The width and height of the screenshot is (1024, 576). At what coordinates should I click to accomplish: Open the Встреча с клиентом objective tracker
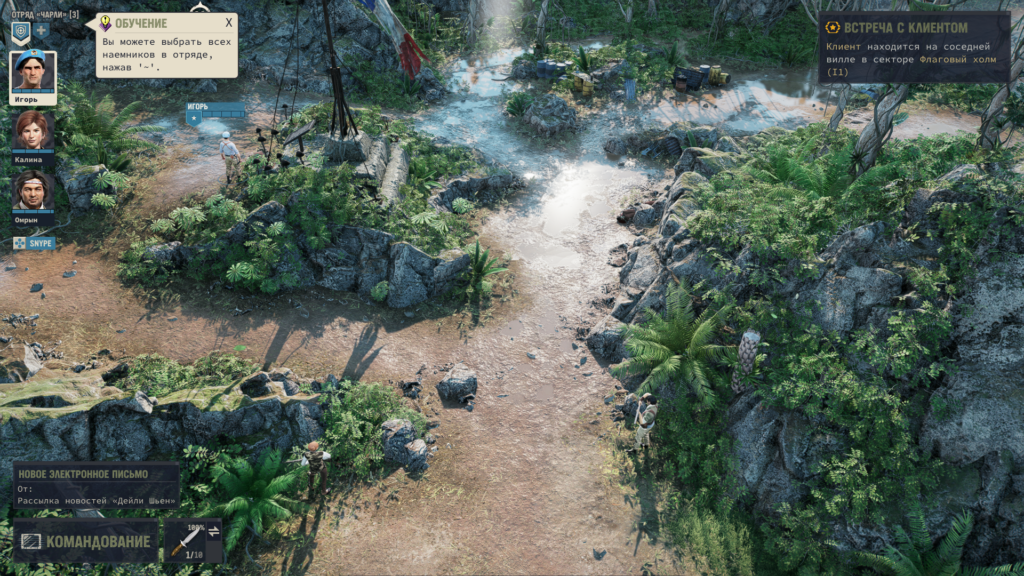[913, 46]
